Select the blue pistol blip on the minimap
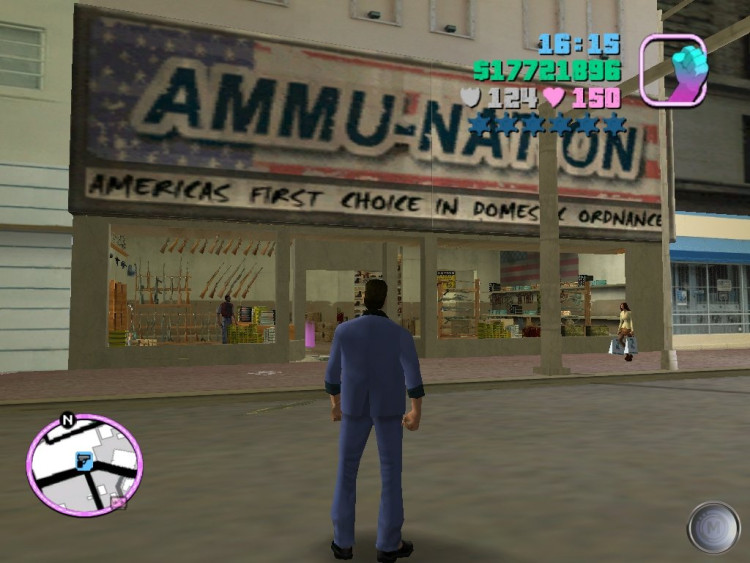750x563 pixels. coord(84,461)
